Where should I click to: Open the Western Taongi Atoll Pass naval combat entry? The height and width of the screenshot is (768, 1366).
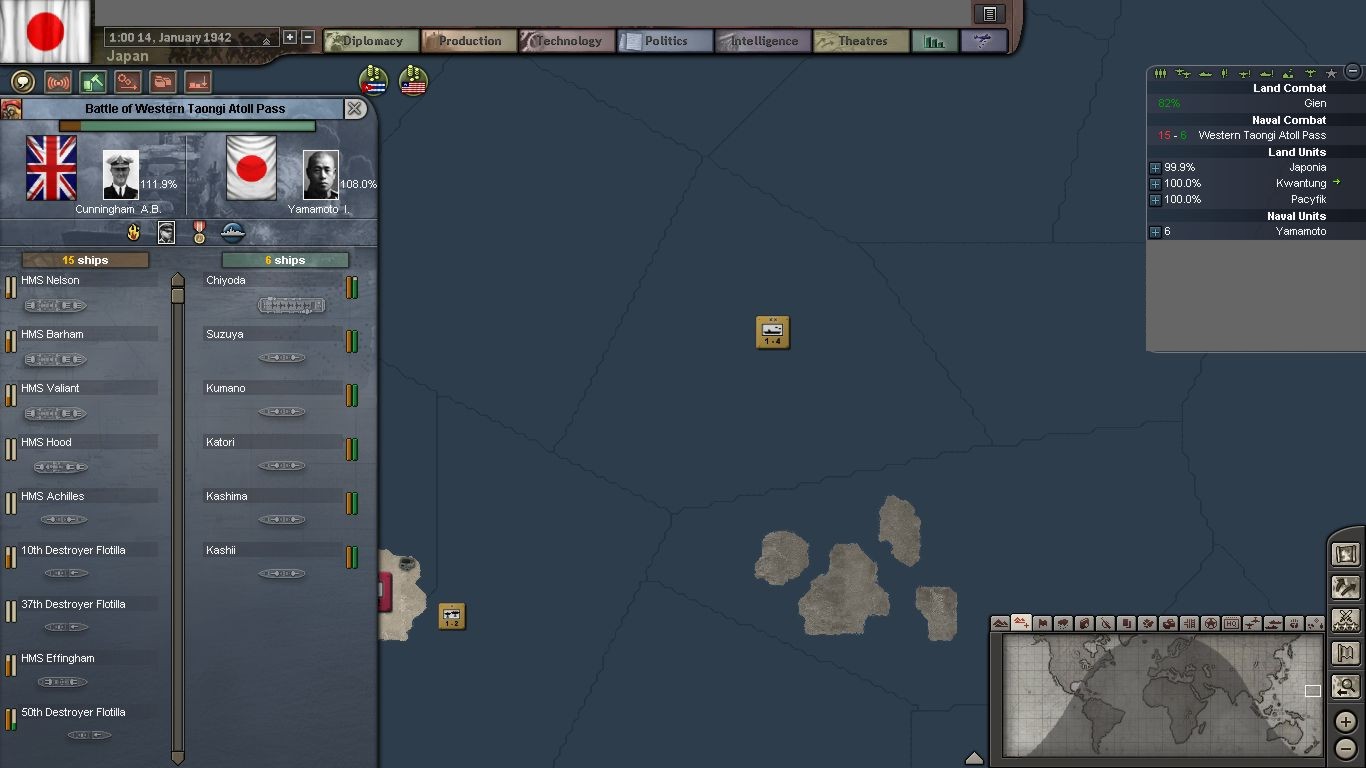pyautogui.click(x=1261, y=135)
